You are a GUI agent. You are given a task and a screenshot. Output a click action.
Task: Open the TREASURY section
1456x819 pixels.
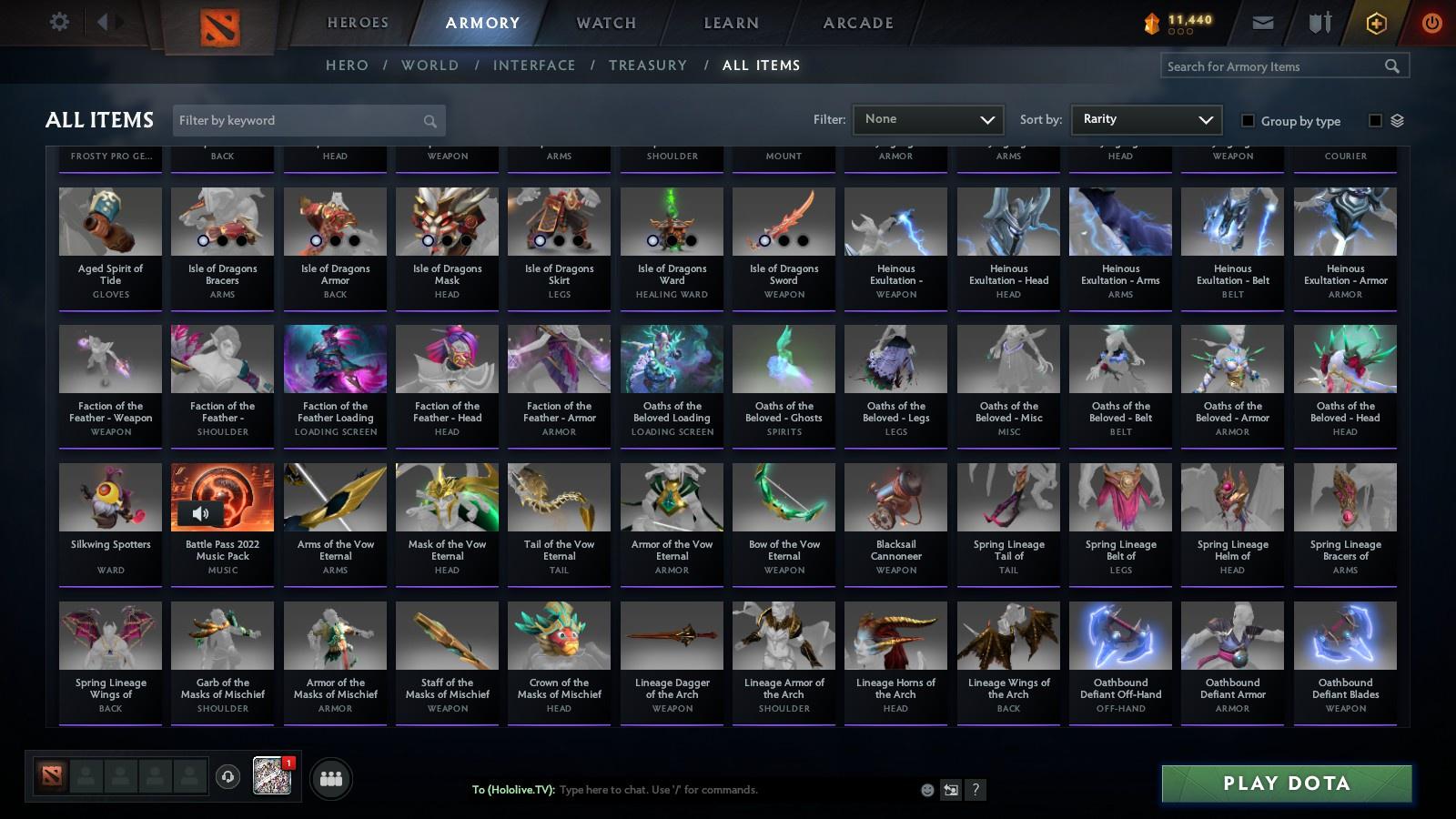[648, 65]
